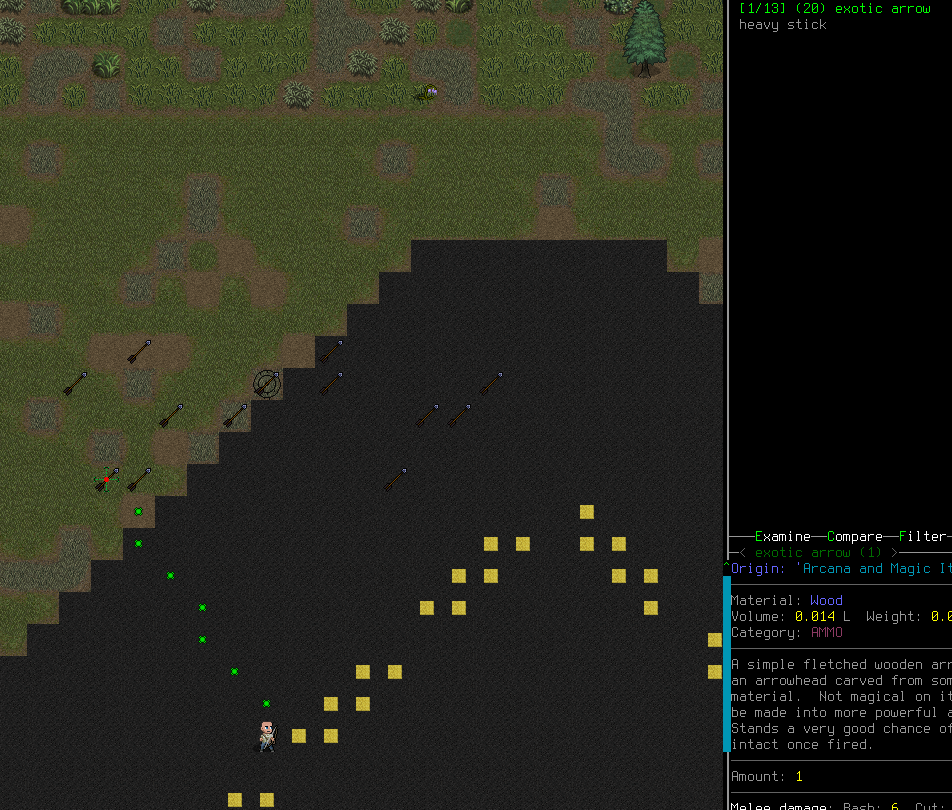Viewport: 952px width, 810px height.
Task: Open the Filter option
Action: point(921,537)
